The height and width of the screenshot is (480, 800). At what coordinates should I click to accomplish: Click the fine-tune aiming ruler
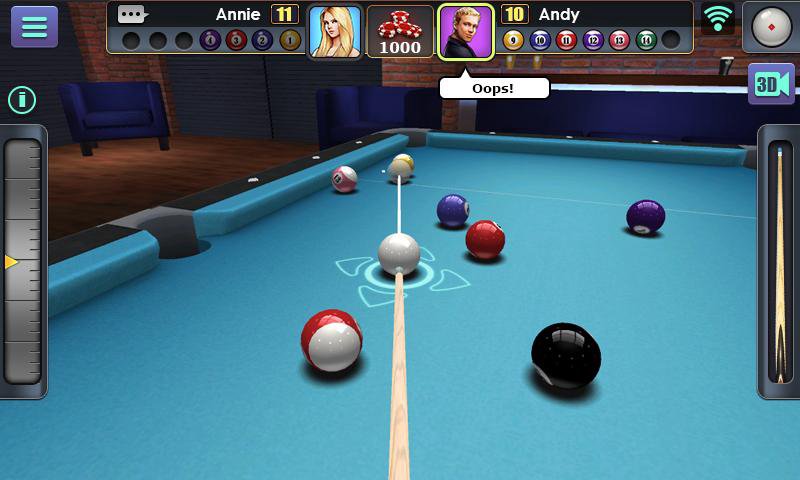tap(22, 261)
